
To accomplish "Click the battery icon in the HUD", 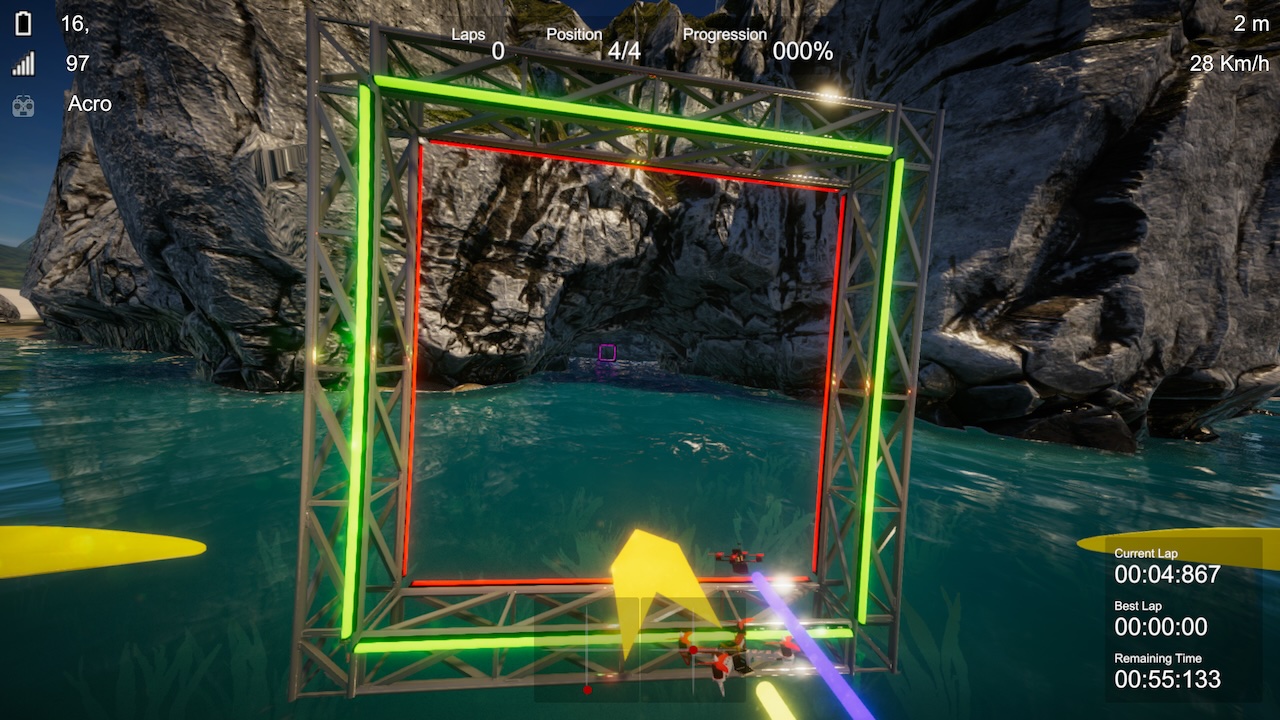I will pos(23,23).
